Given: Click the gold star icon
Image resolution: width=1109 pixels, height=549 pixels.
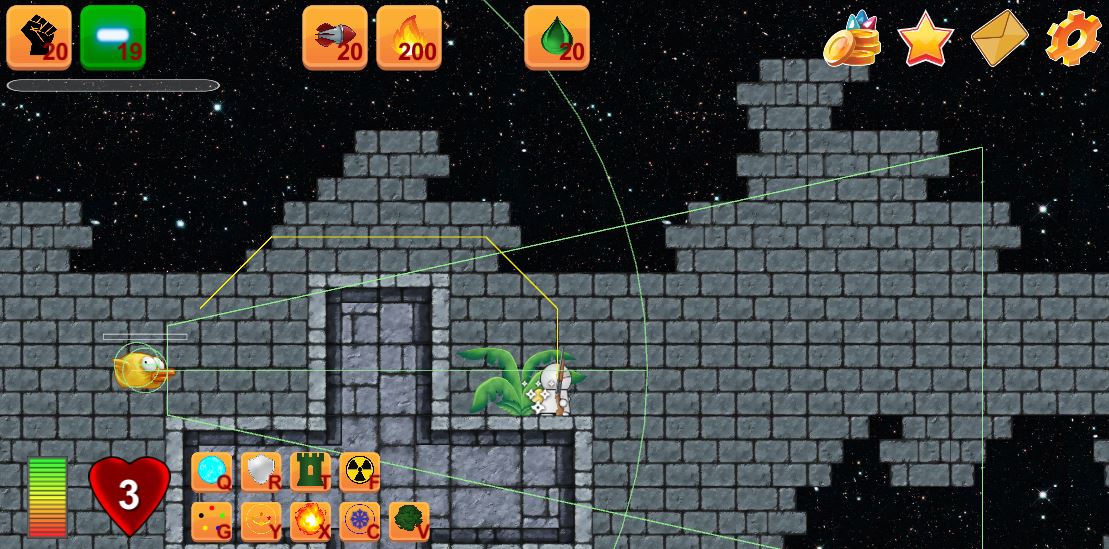Looking at the screenshot, I should point(925,39).
